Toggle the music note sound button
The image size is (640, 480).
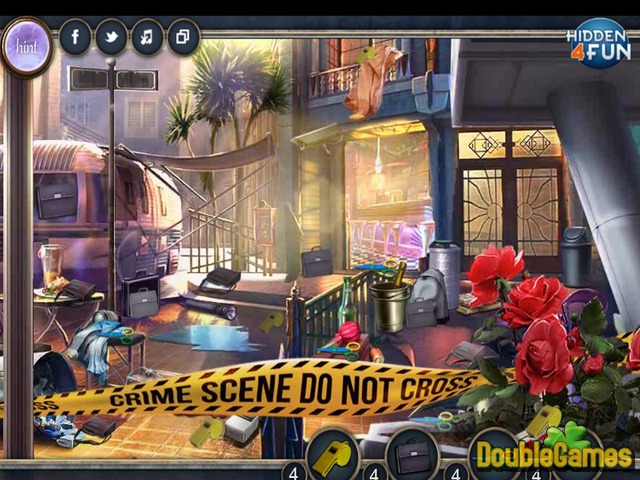(x=147, y=38)
